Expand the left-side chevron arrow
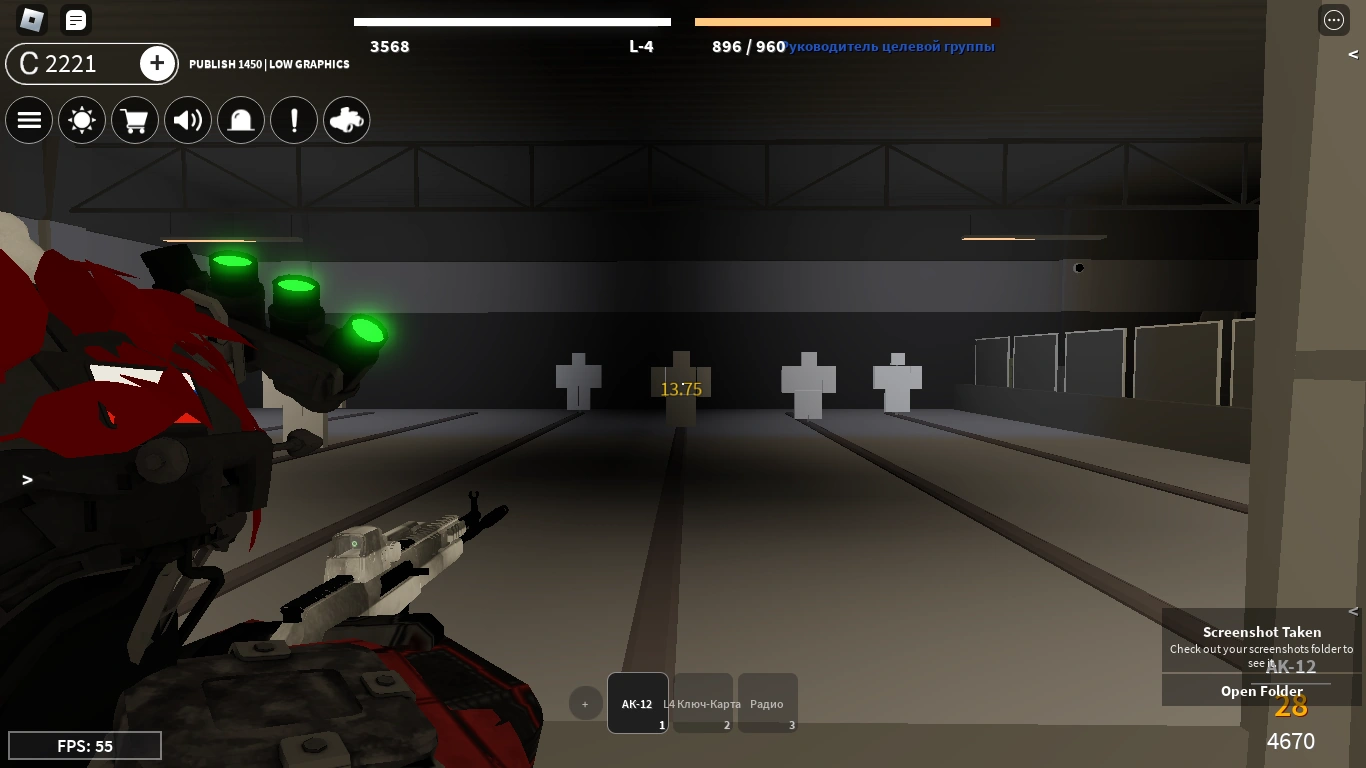This screenshot has height=768, width=1366. coord(26,480)
